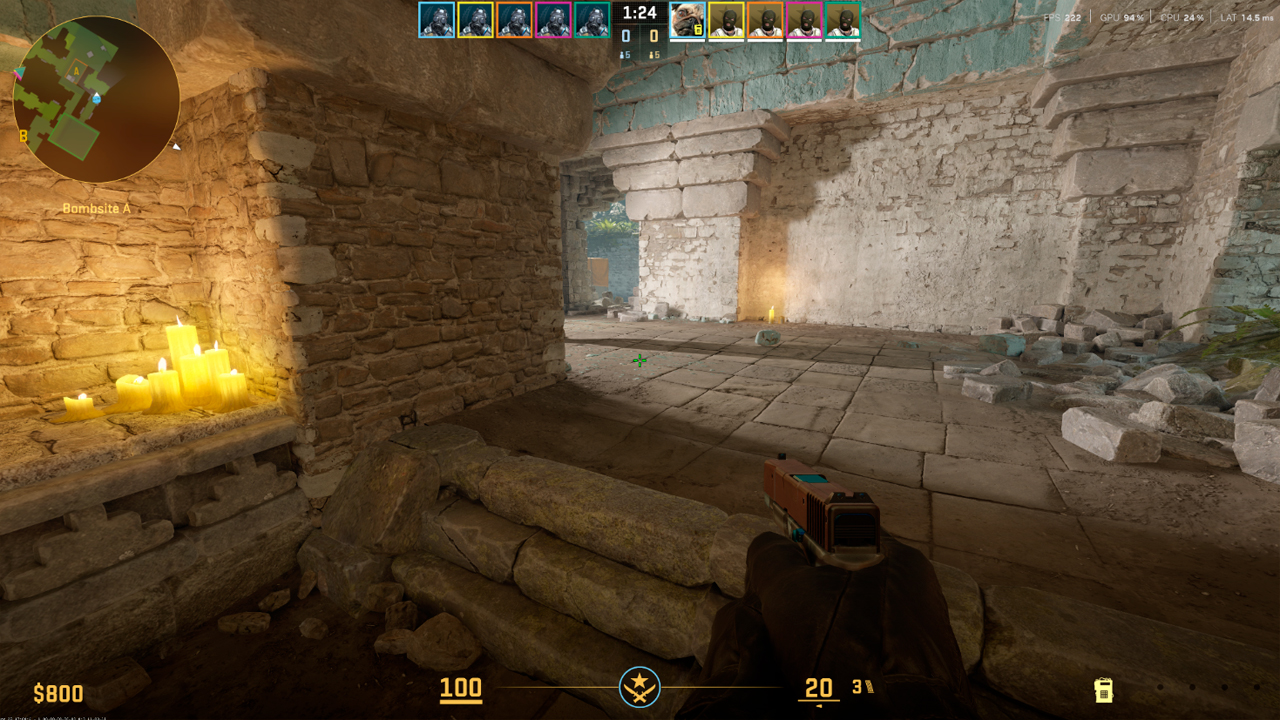Pick the green-framed balaclava player portrait
This screenshot has width=1280, height=720.
843,20
